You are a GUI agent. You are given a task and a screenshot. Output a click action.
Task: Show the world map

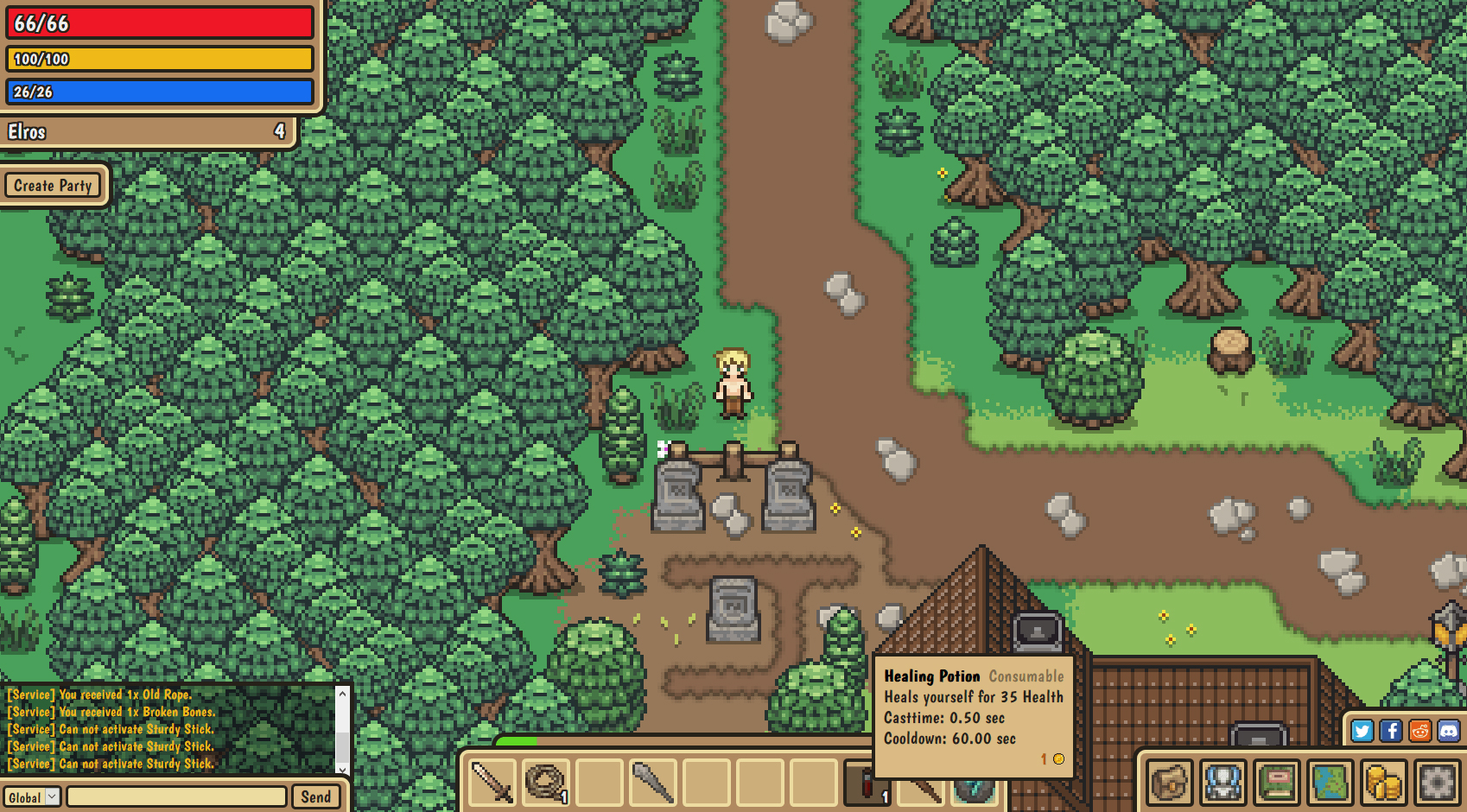coord(1330,783)
